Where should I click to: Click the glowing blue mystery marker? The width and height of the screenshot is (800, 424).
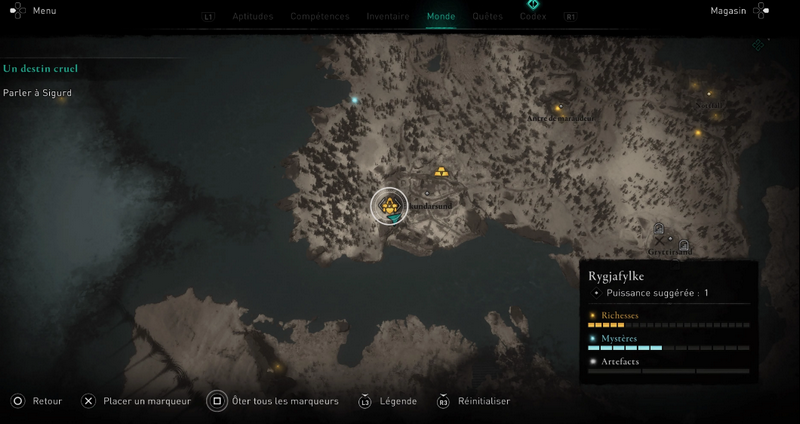point(354,100)
